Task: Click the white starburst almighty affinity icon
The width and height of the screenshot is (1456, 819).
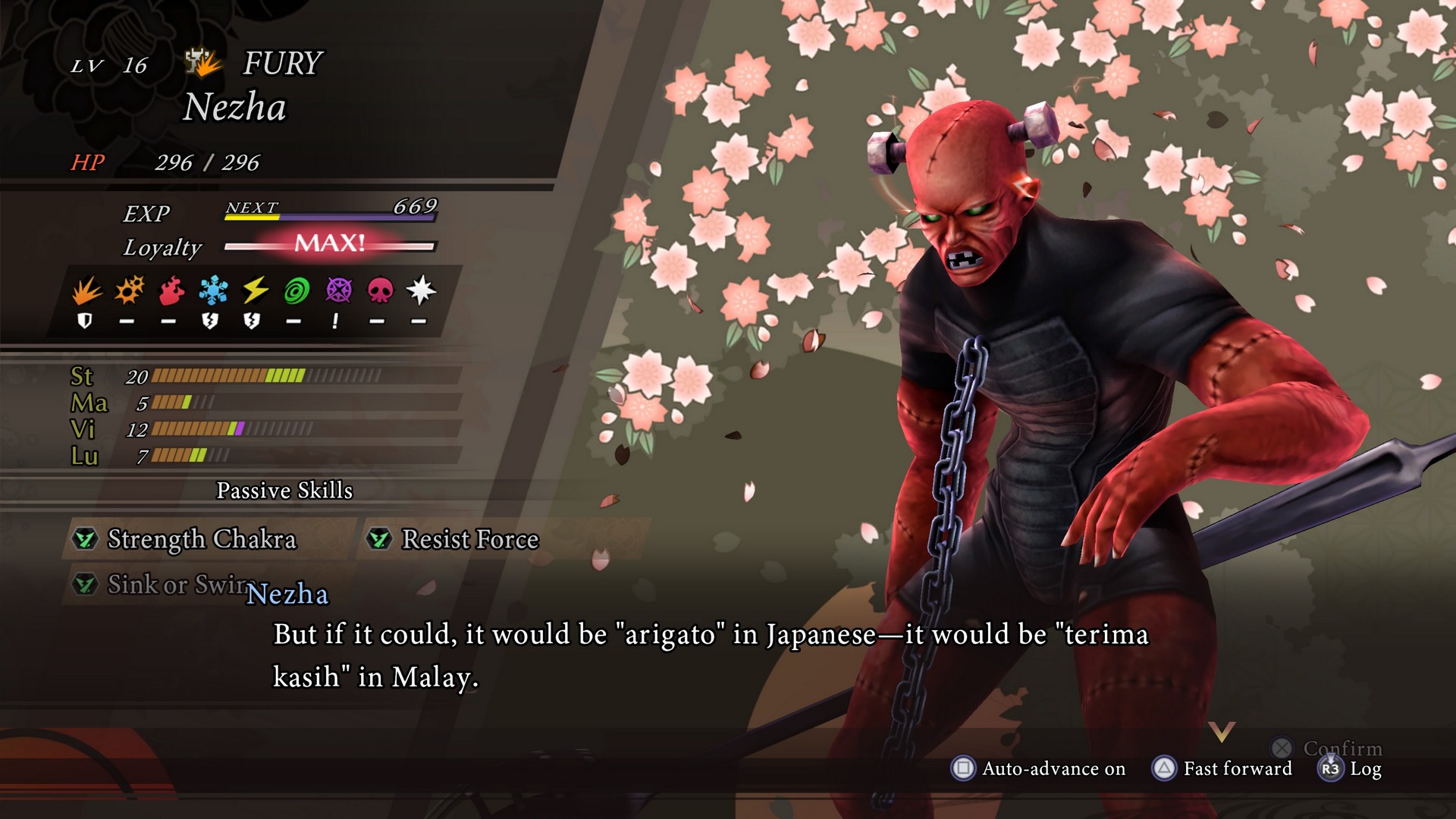Action: click(421, 290)
